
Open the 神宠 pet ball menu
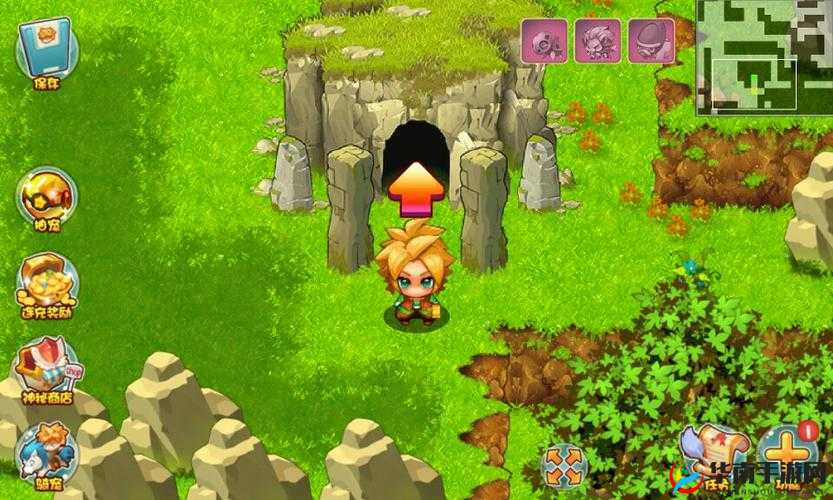45,198
